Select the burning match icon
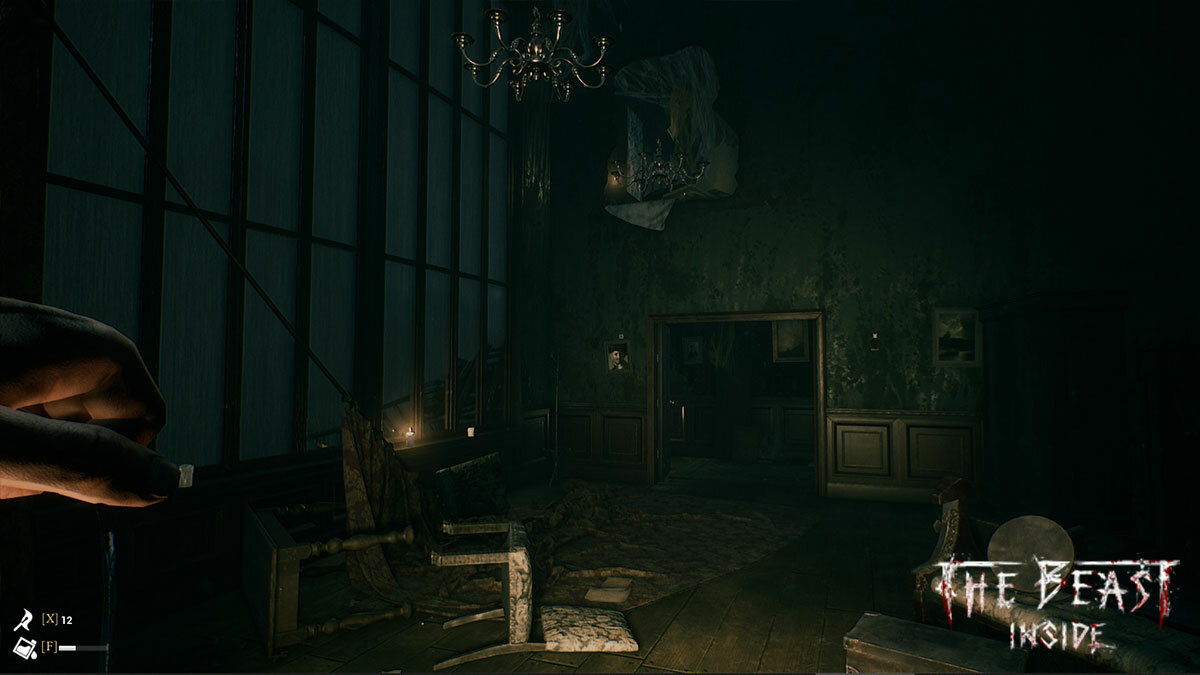Screen dimensions: 1200x675 point(23,620)
